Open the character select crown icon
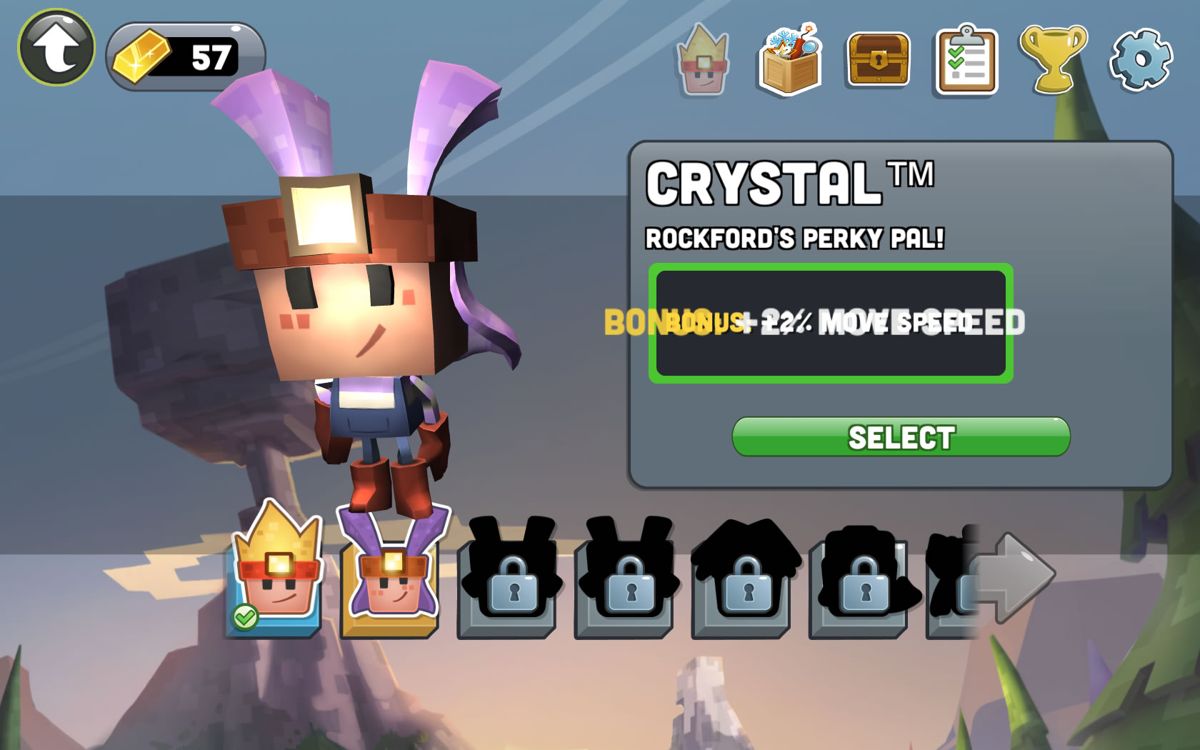 [x=702, y=59]
